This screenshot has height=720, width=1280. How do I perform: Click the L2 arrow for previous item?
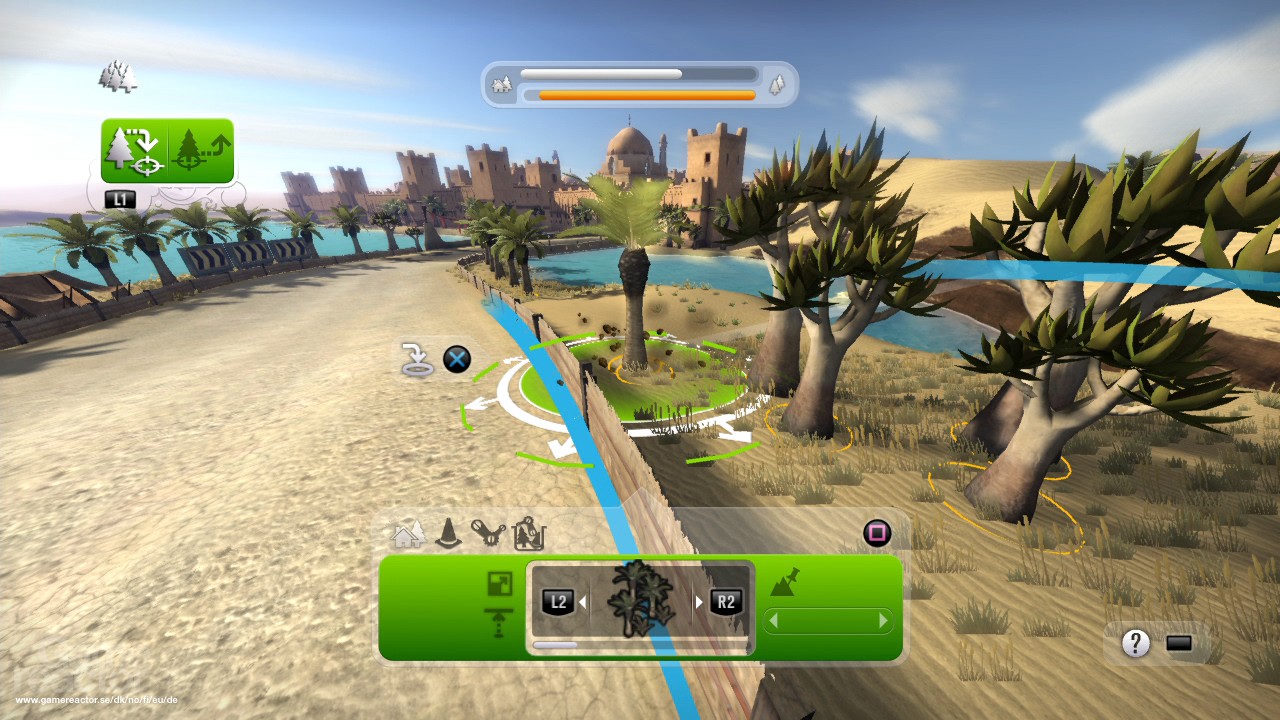[x=560, y=600]
